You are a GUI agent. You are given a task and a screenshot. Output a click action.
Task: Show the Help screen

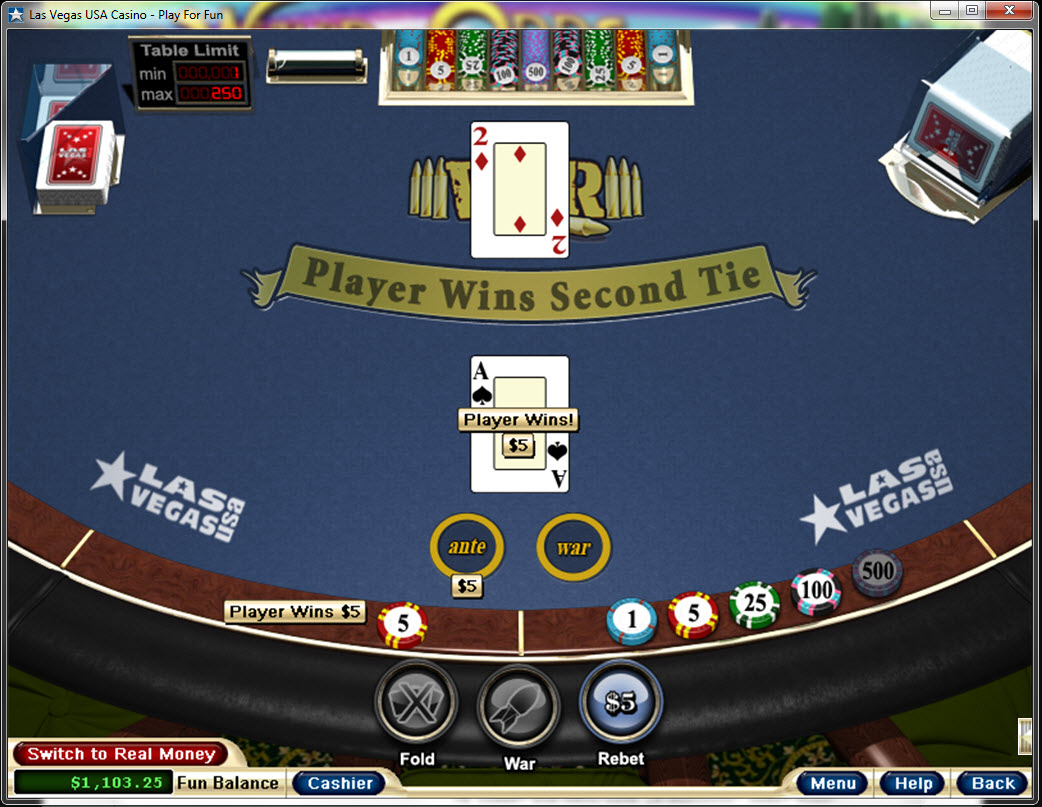coord(913,783)
